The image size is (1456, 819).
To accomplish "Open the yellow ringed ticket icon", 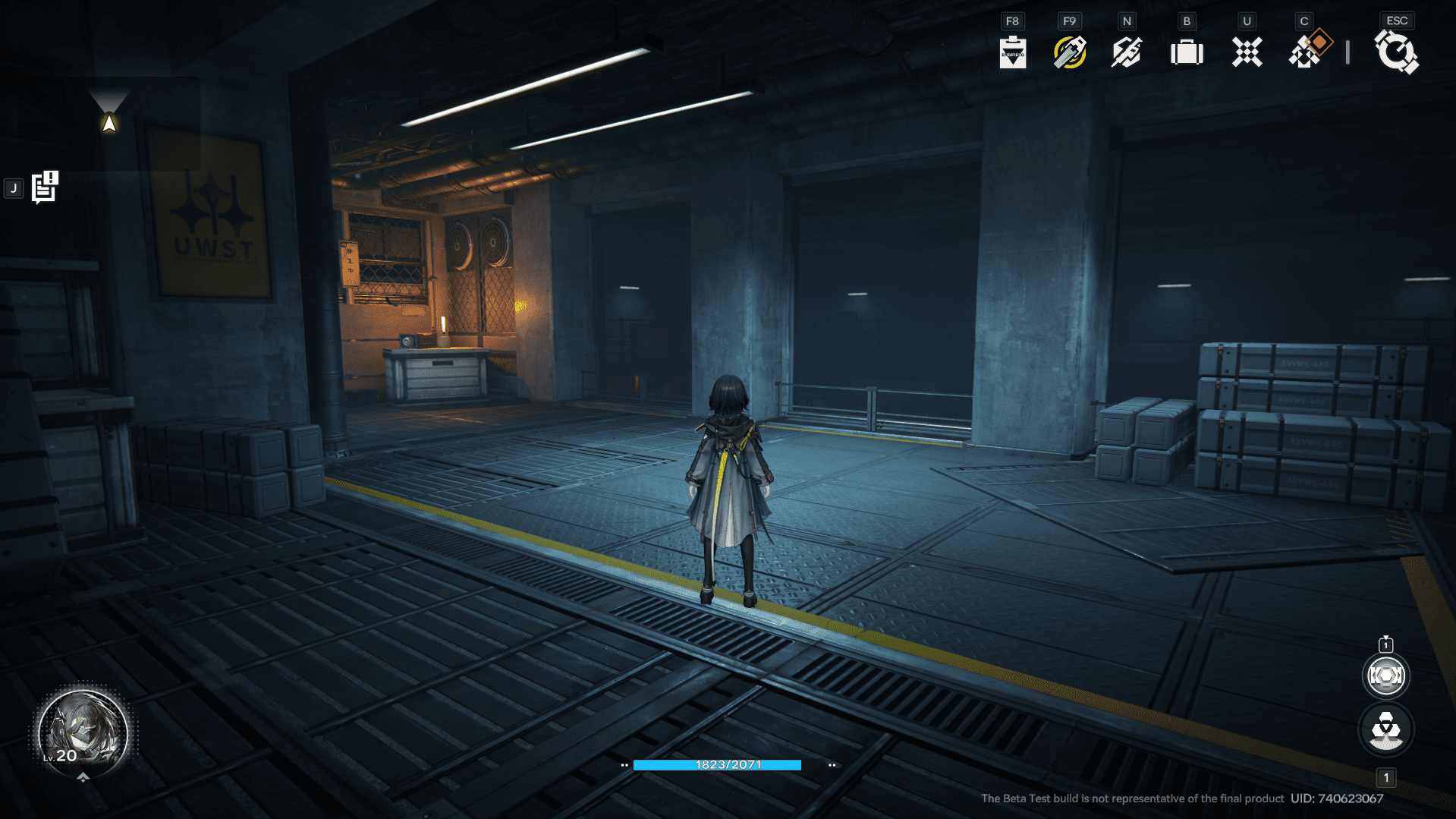I will tap(1069, 52).
